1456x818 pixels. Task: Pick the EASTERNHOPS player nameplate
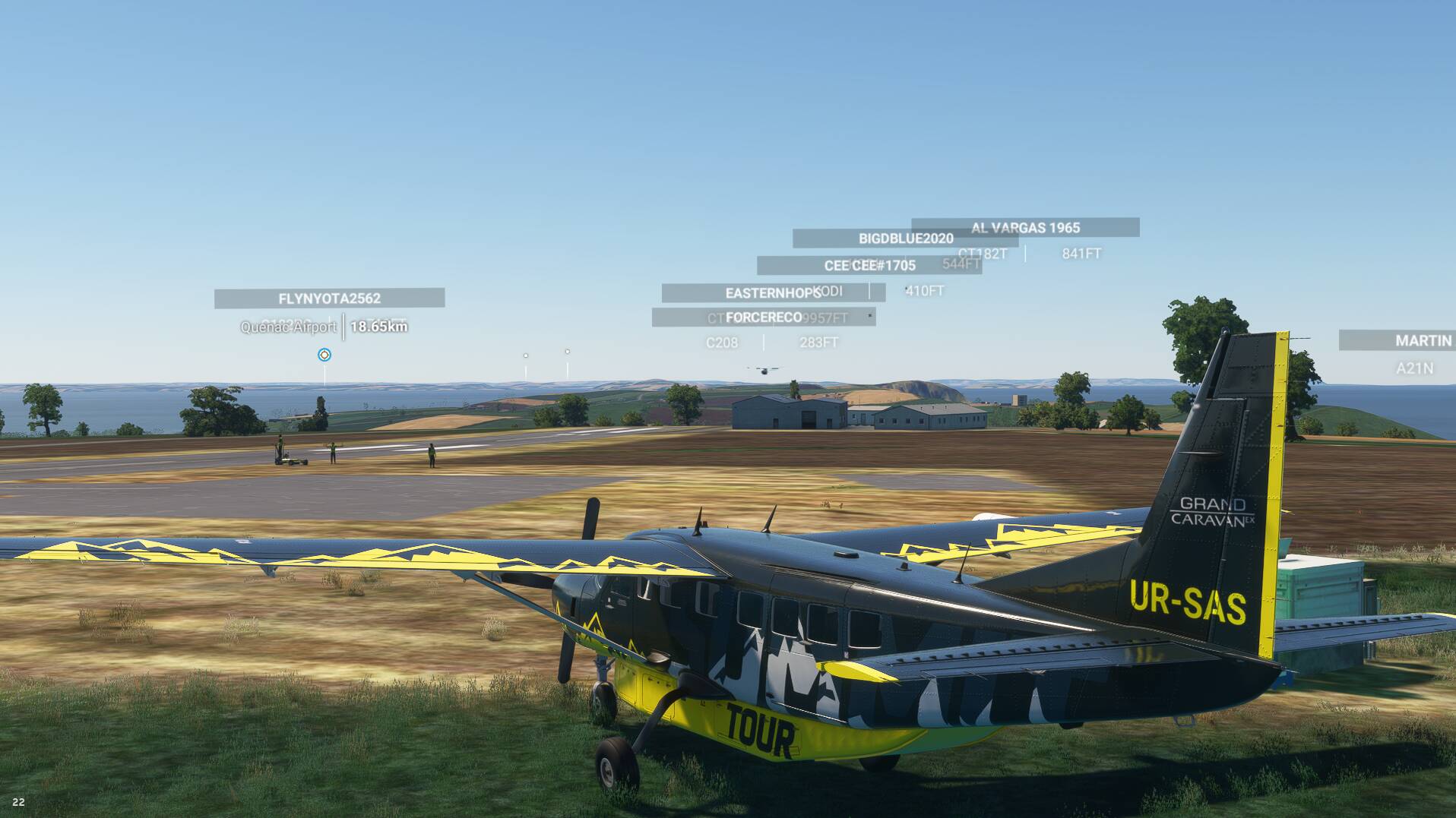(773, 292)
